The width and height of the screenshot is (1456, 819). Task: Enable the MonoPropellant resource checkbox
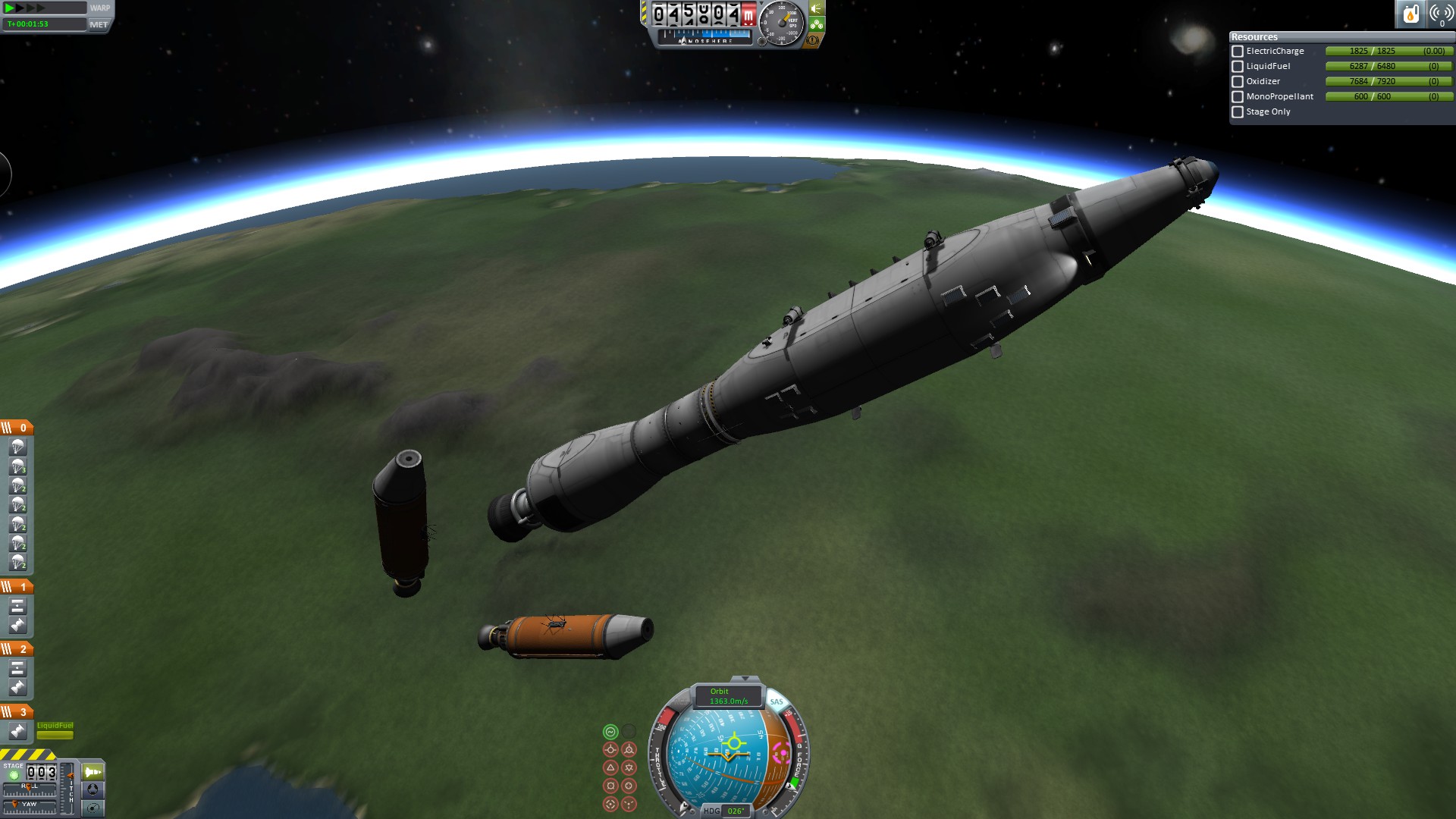[x=1238, y=97]
